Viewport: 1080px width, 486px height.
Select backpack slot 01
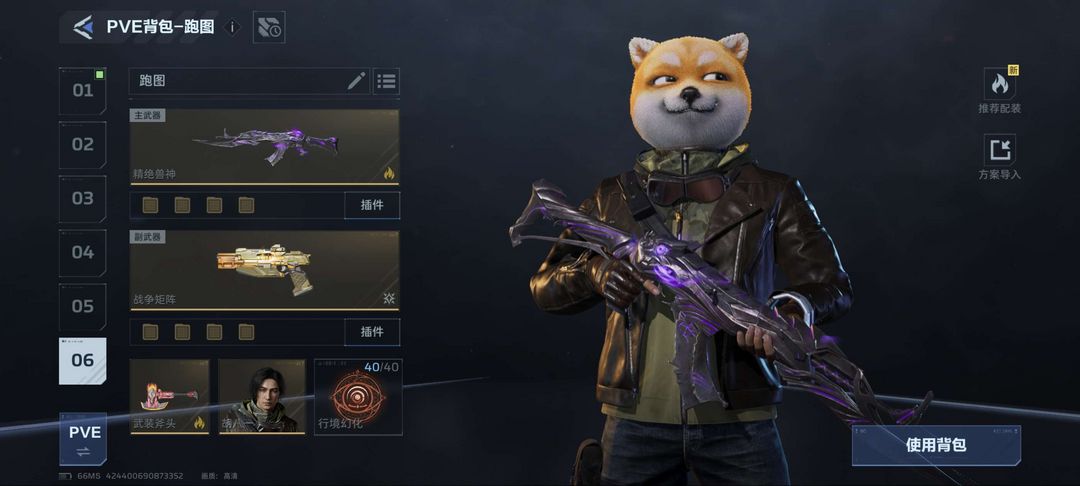[x=82, y=91]
